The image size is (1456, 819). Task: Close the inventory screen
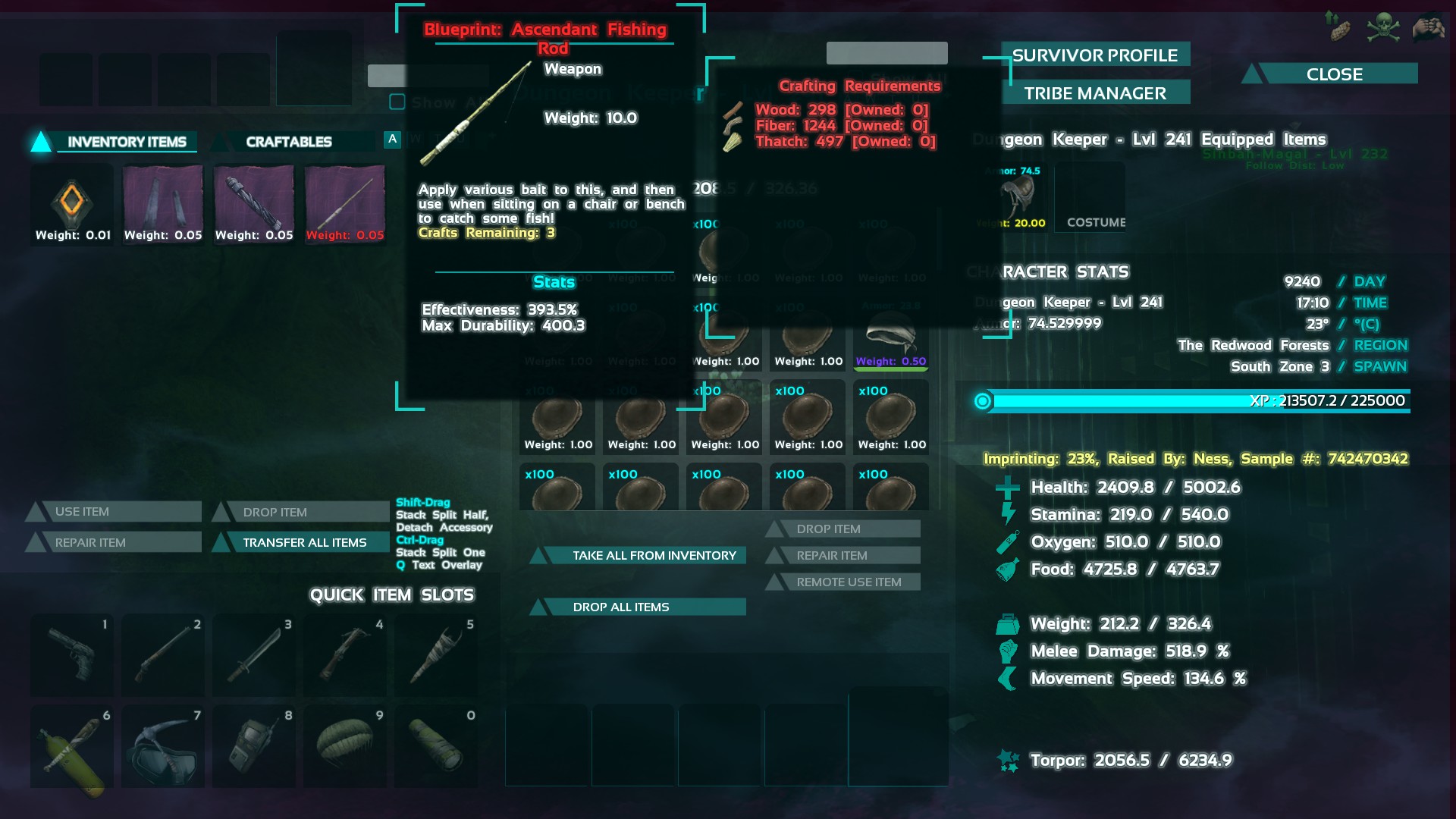click(x=1334, y=74)
